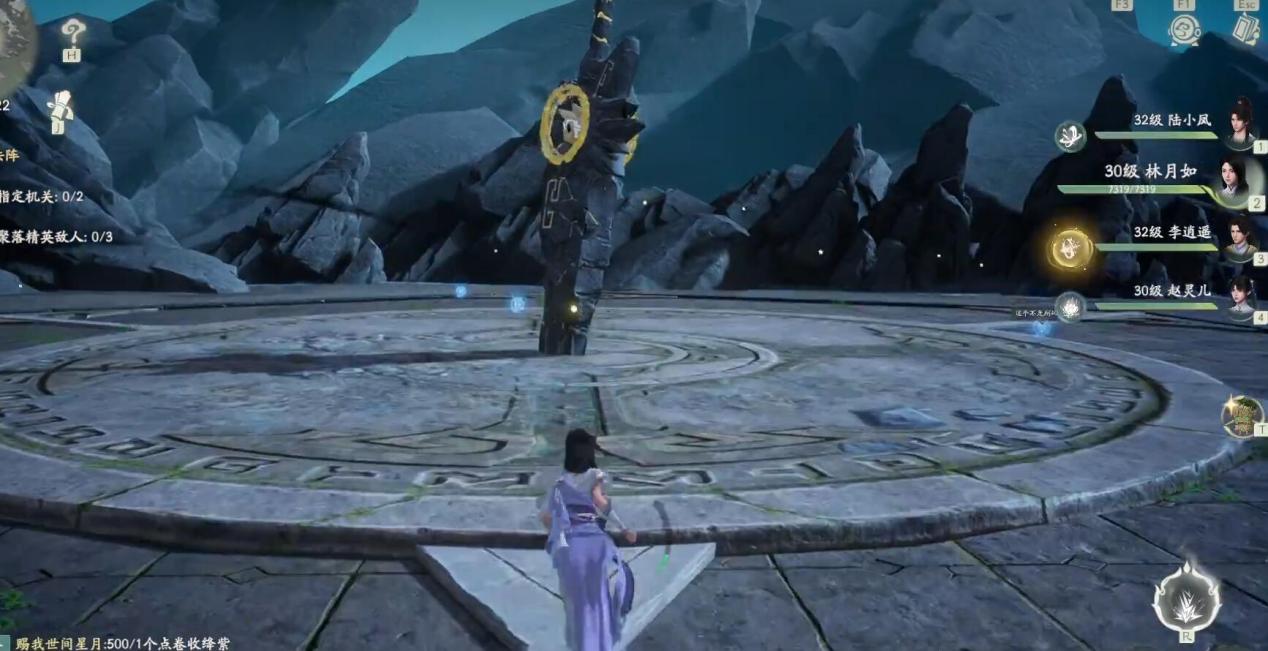Open the scroll quest log icon
Image resolution: width=1268 pixels, height=651 pixels.
tap(61, 108)
